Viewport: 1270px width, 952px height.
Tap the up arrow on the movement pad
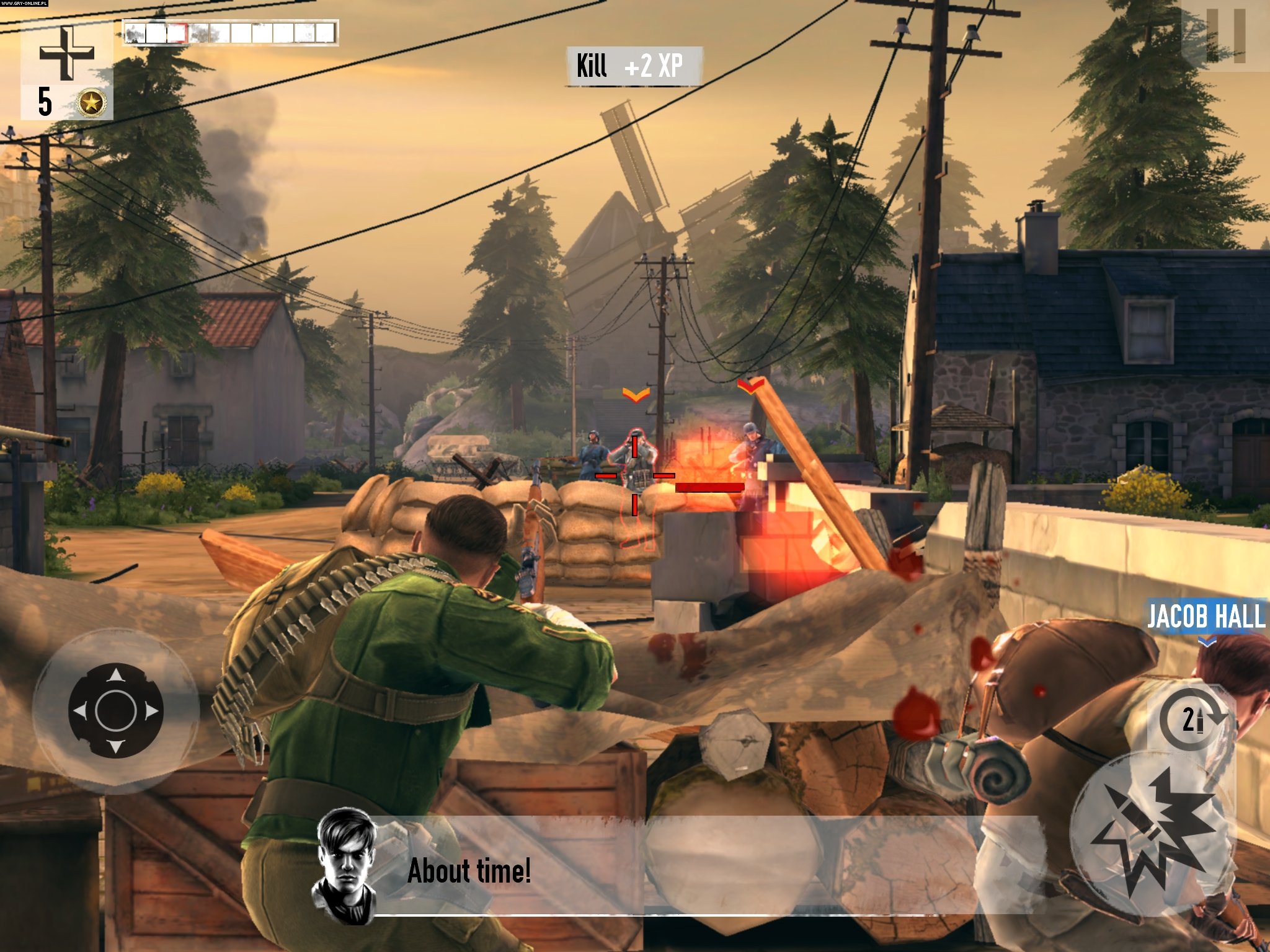click(115, 676)
